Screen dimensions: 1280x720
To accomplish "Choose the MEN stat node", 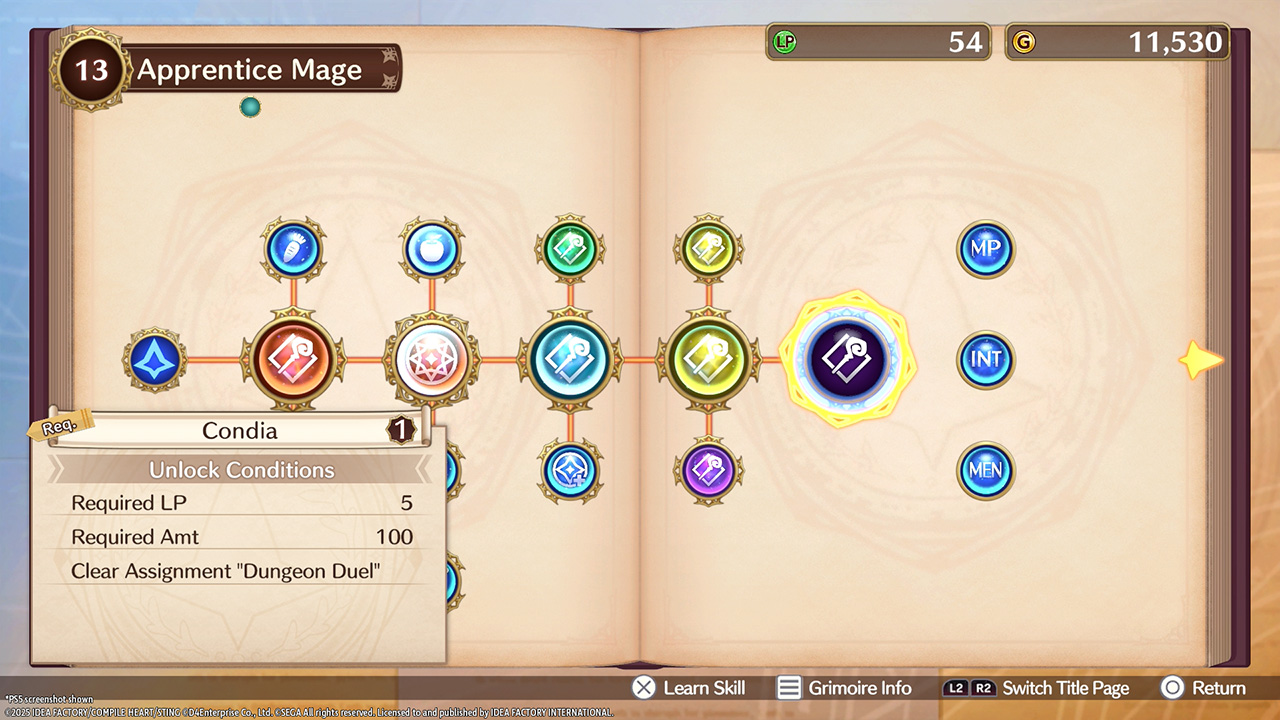I will click(x=986, y=471).
